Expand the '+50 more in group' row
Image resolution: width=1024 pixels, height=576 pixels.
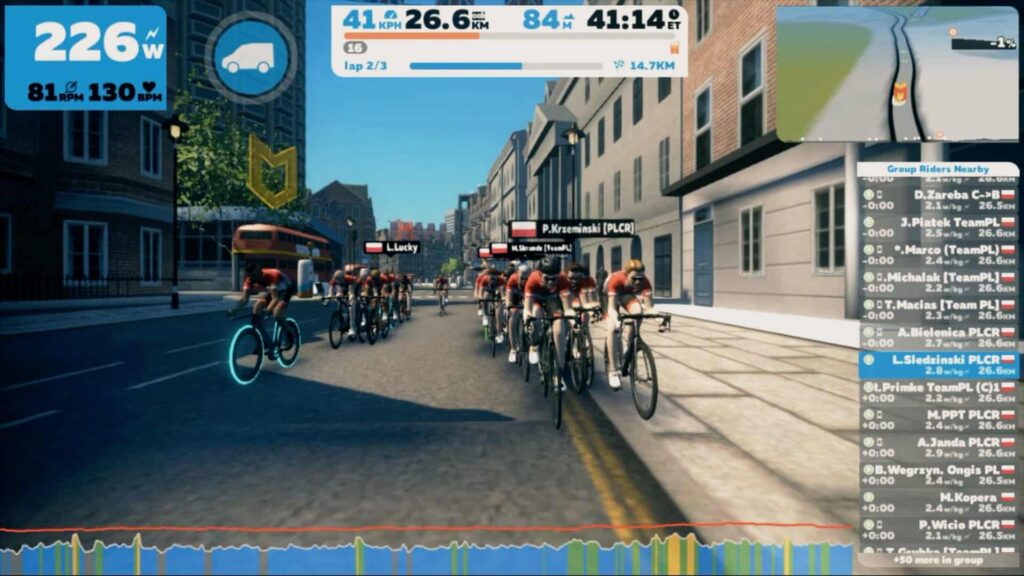click(x=938, y=560)
